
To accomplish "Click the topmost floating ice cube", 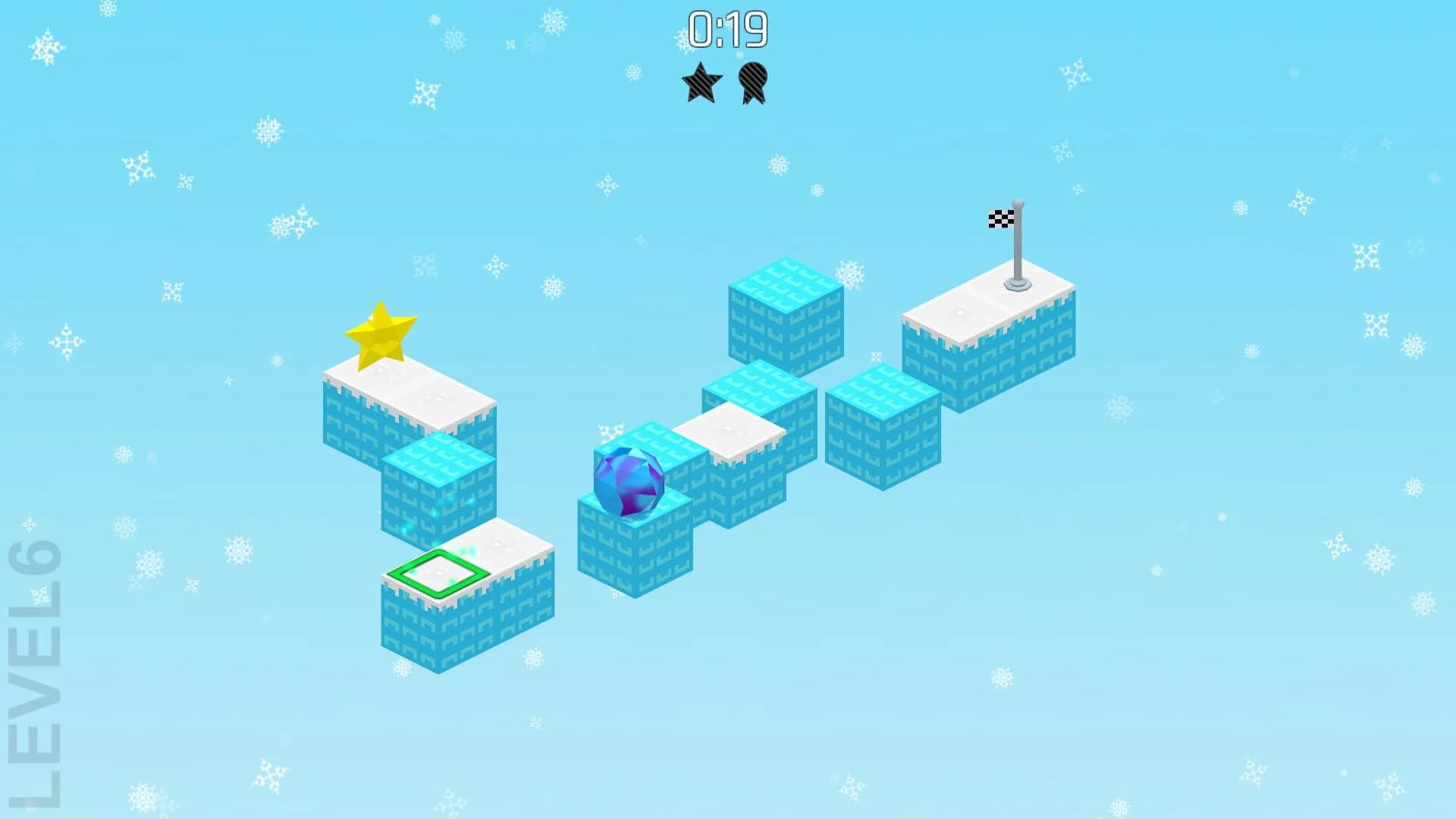I will tap(786, 311).
